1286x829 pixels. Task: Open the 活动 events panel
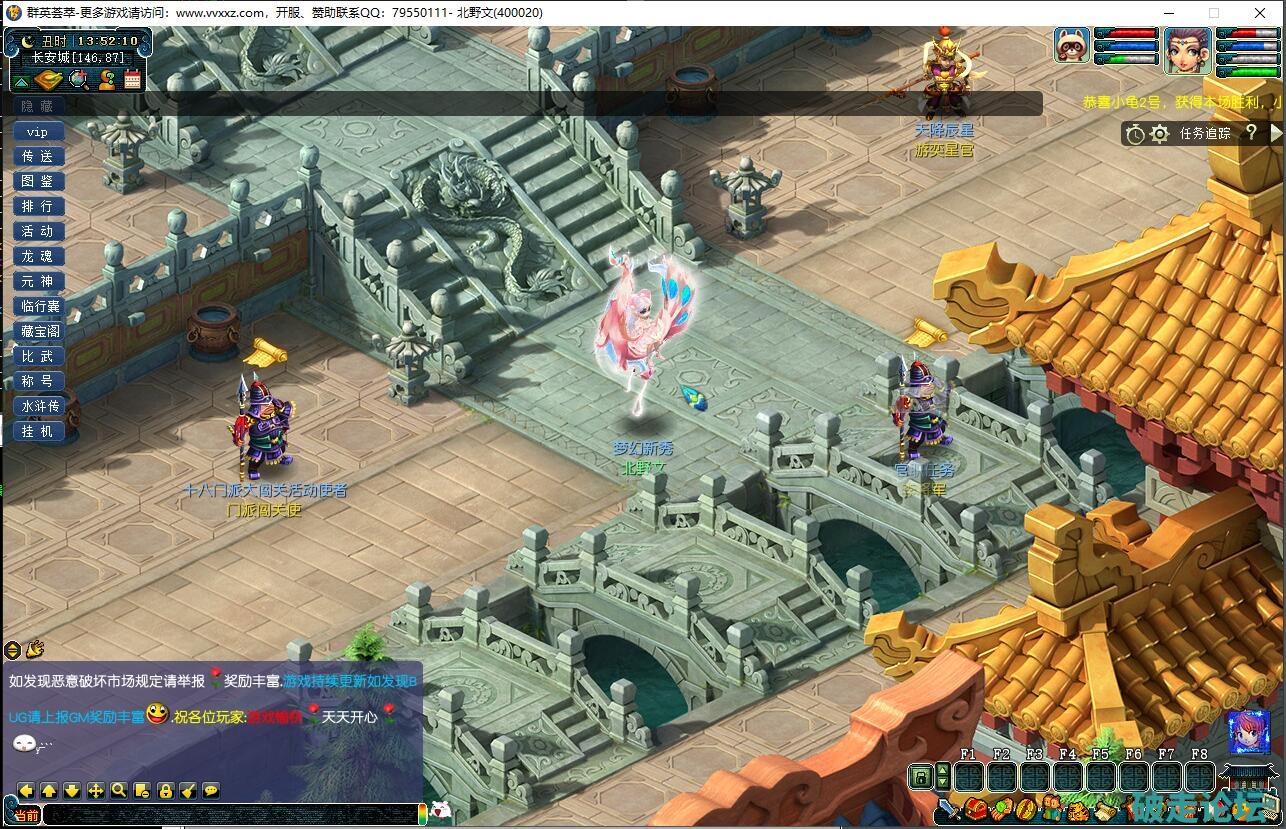(38, 232)
